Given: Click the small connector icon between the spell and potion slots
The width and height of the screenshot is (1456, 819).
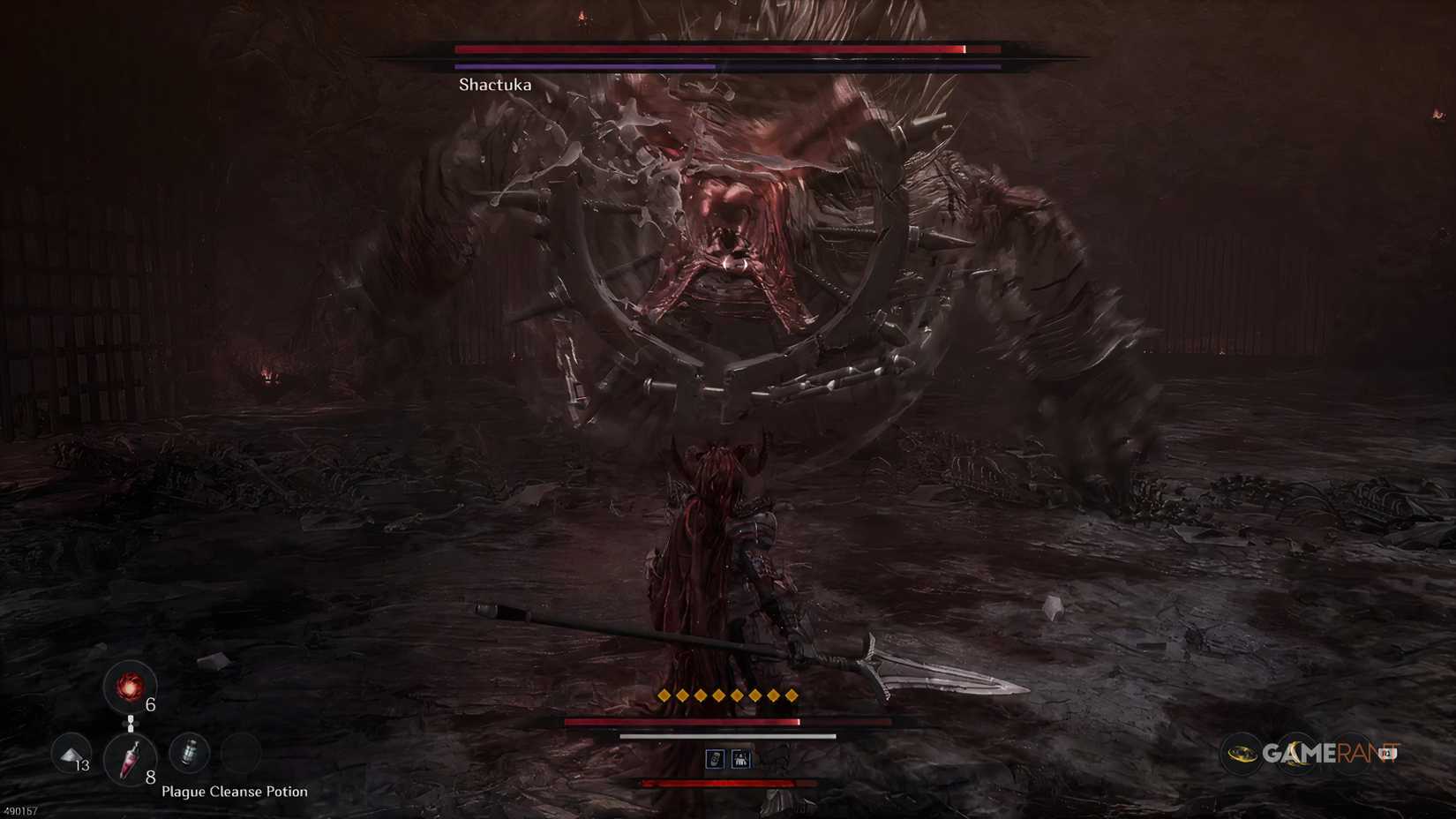Looking at the screenshot, I should [x=131, y=723].
